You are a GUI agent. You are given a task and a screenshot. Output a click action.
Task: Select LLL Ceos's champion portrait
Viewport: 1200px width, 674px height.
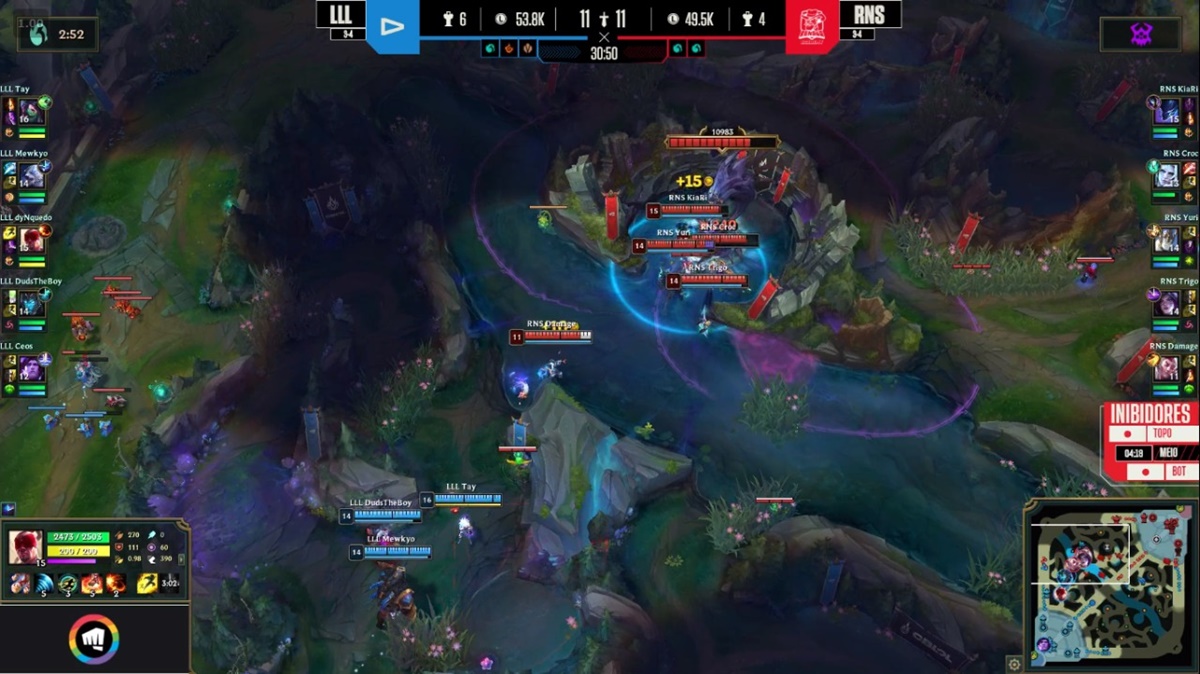pos(31,368)
